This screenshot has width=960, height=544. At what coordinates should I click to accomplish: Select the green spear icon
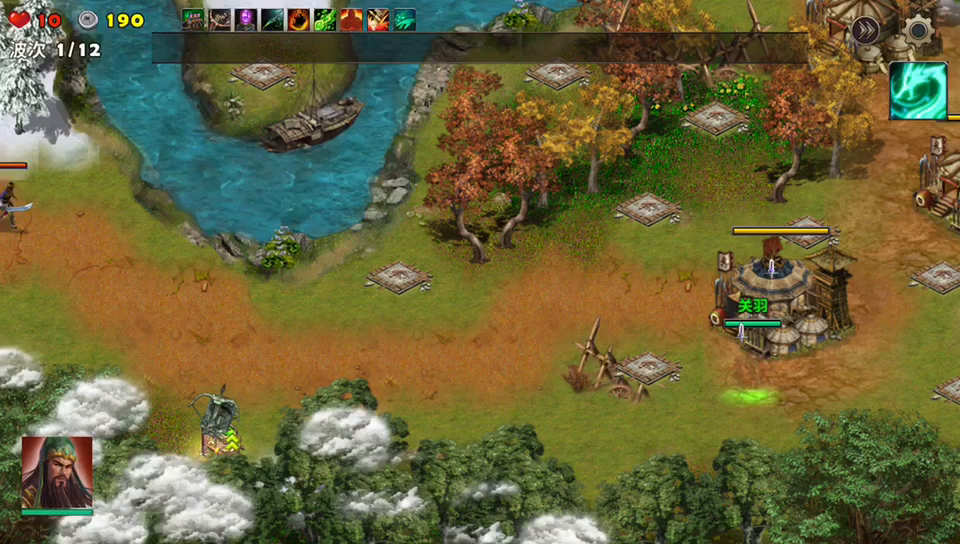click(272, 20)
